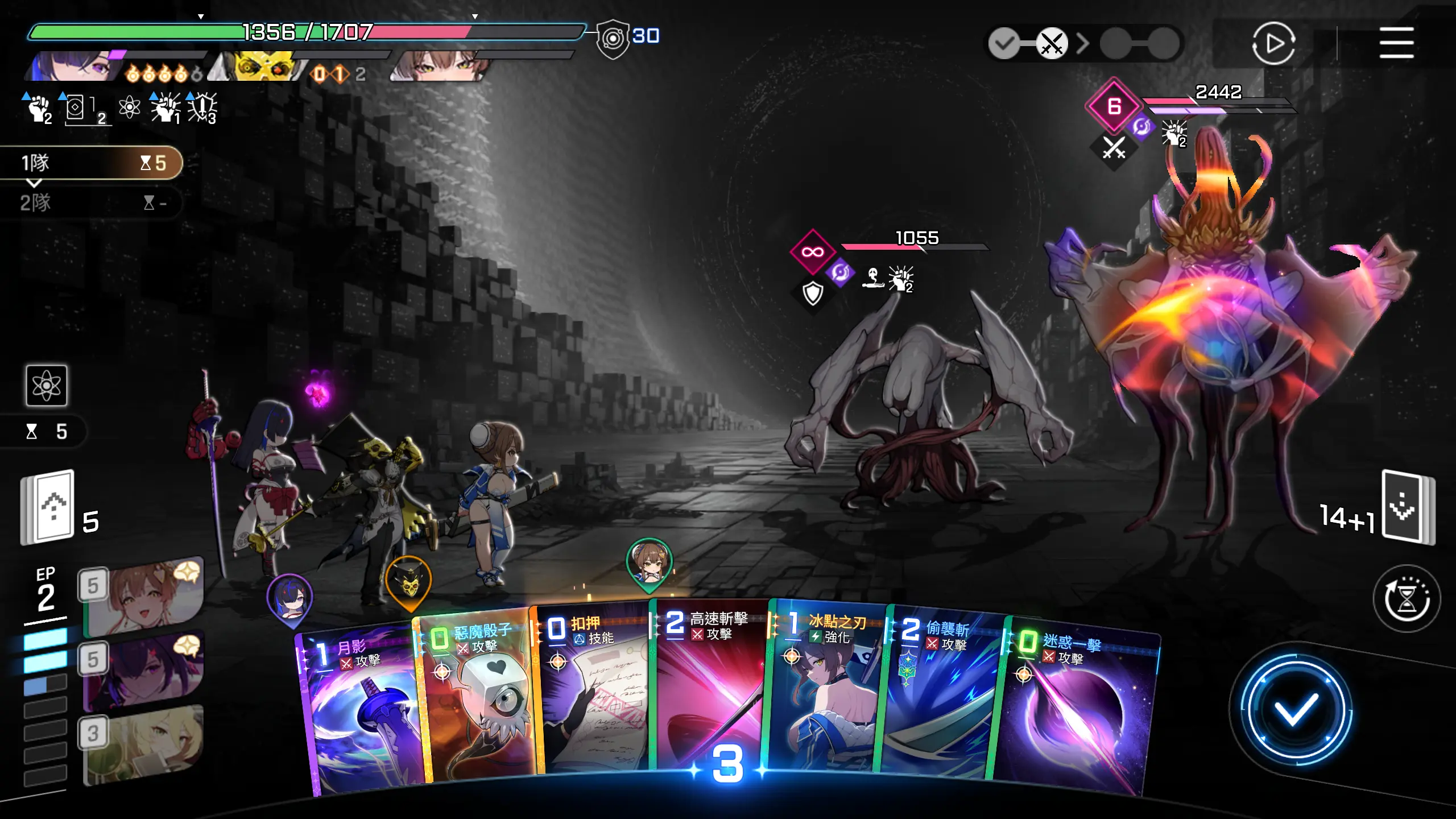
Task: Activate the purple-haired character's EP skill
Action: point(145,671)
